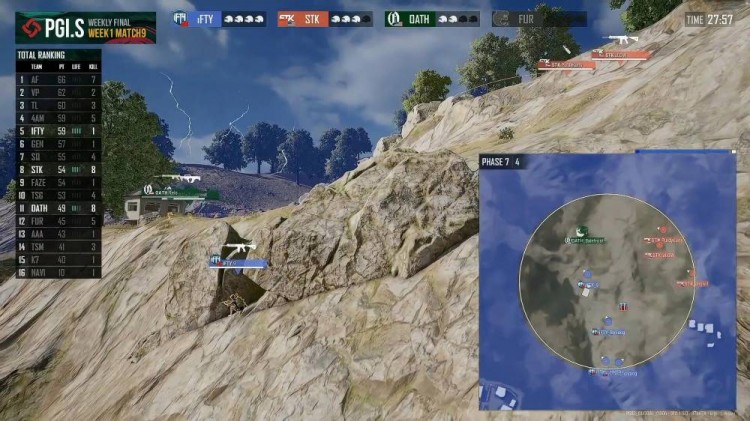Choose the IFTY row in the ranking table
This screenshot has height=421, width=750.
coord(58,130)
